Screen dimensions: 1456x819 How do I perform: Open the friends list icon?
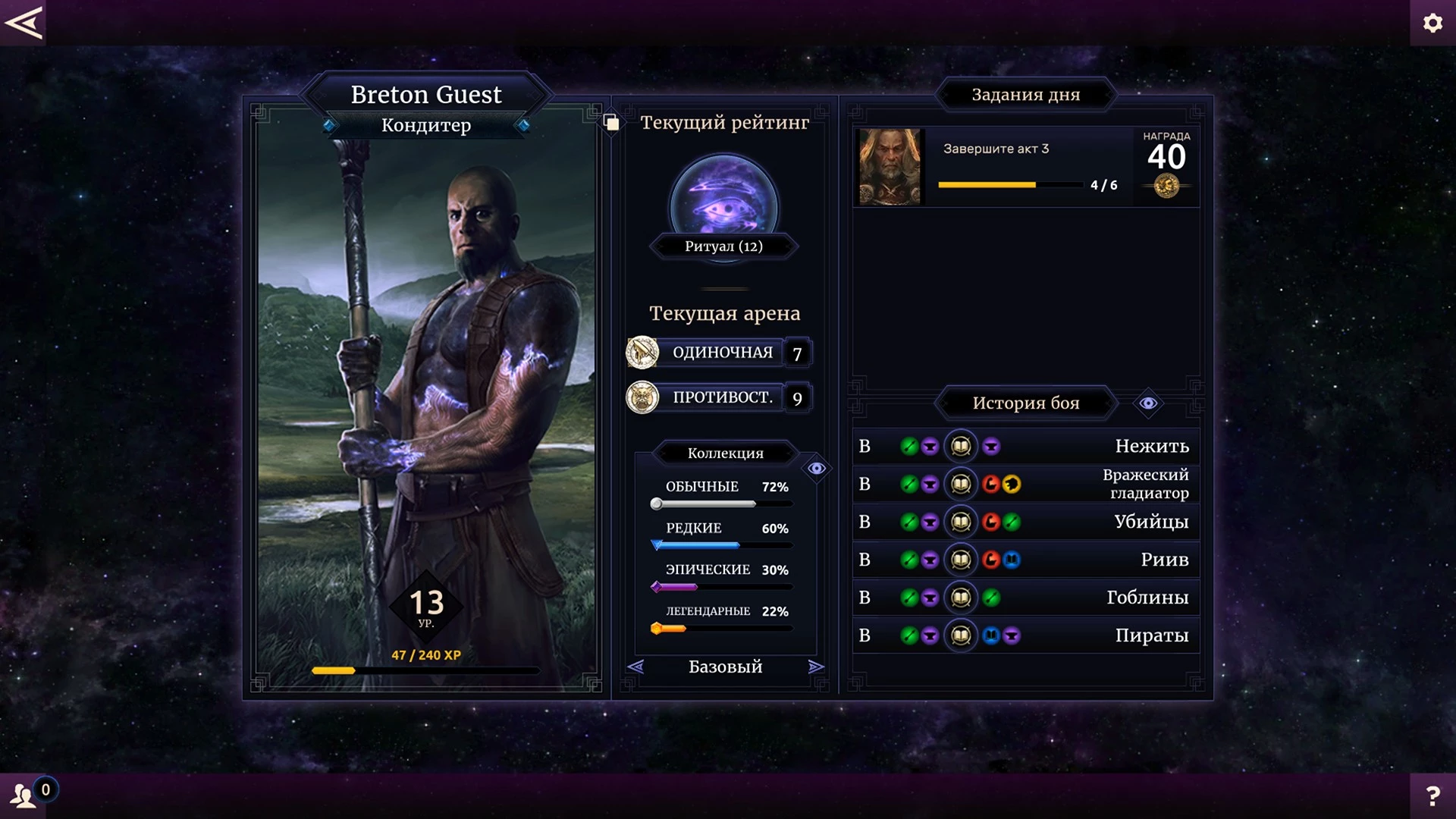(23, 795)
